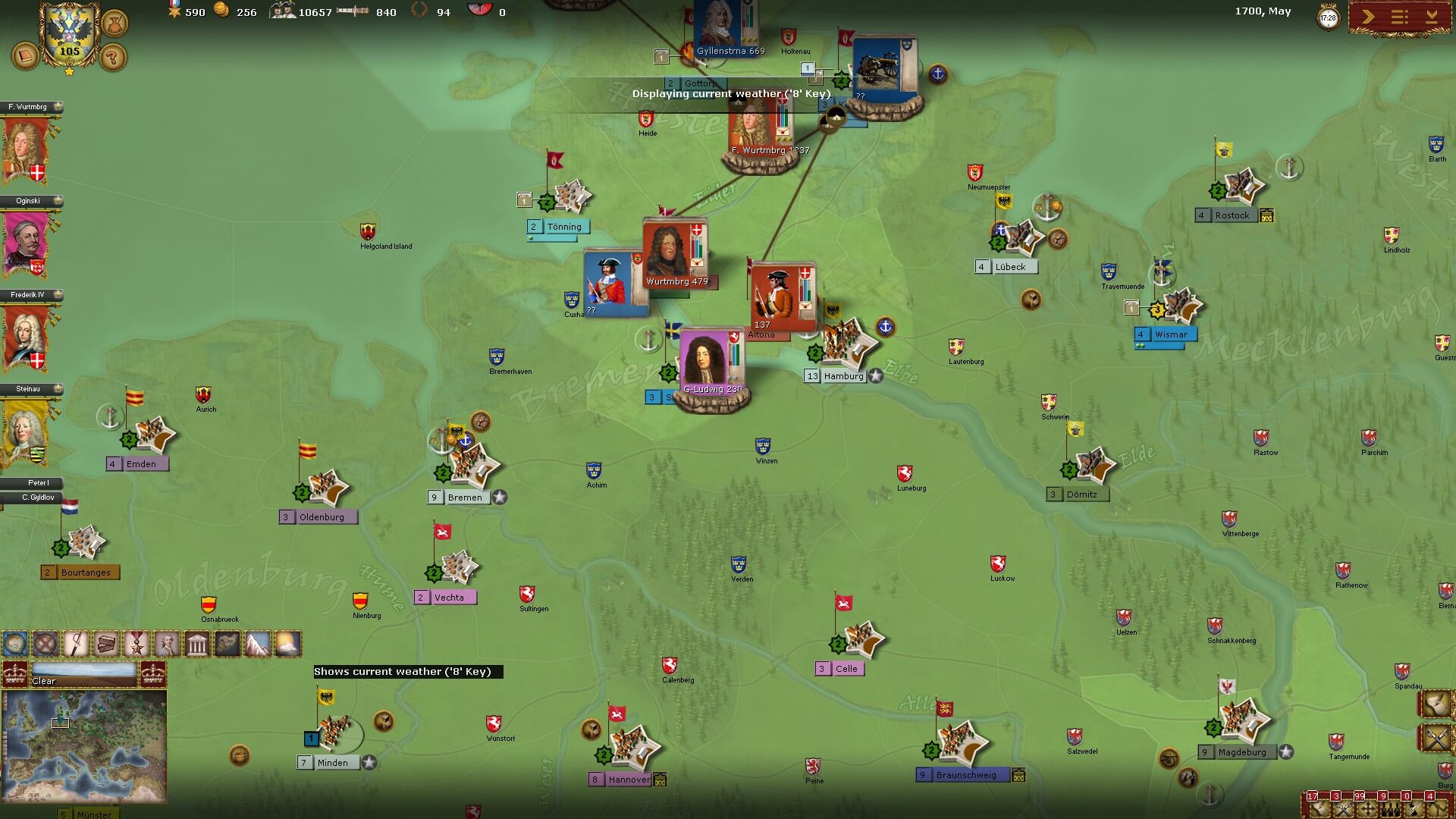Activate the columned building map filter
This screenshot has width=1456, height=819.
[196, 644]
